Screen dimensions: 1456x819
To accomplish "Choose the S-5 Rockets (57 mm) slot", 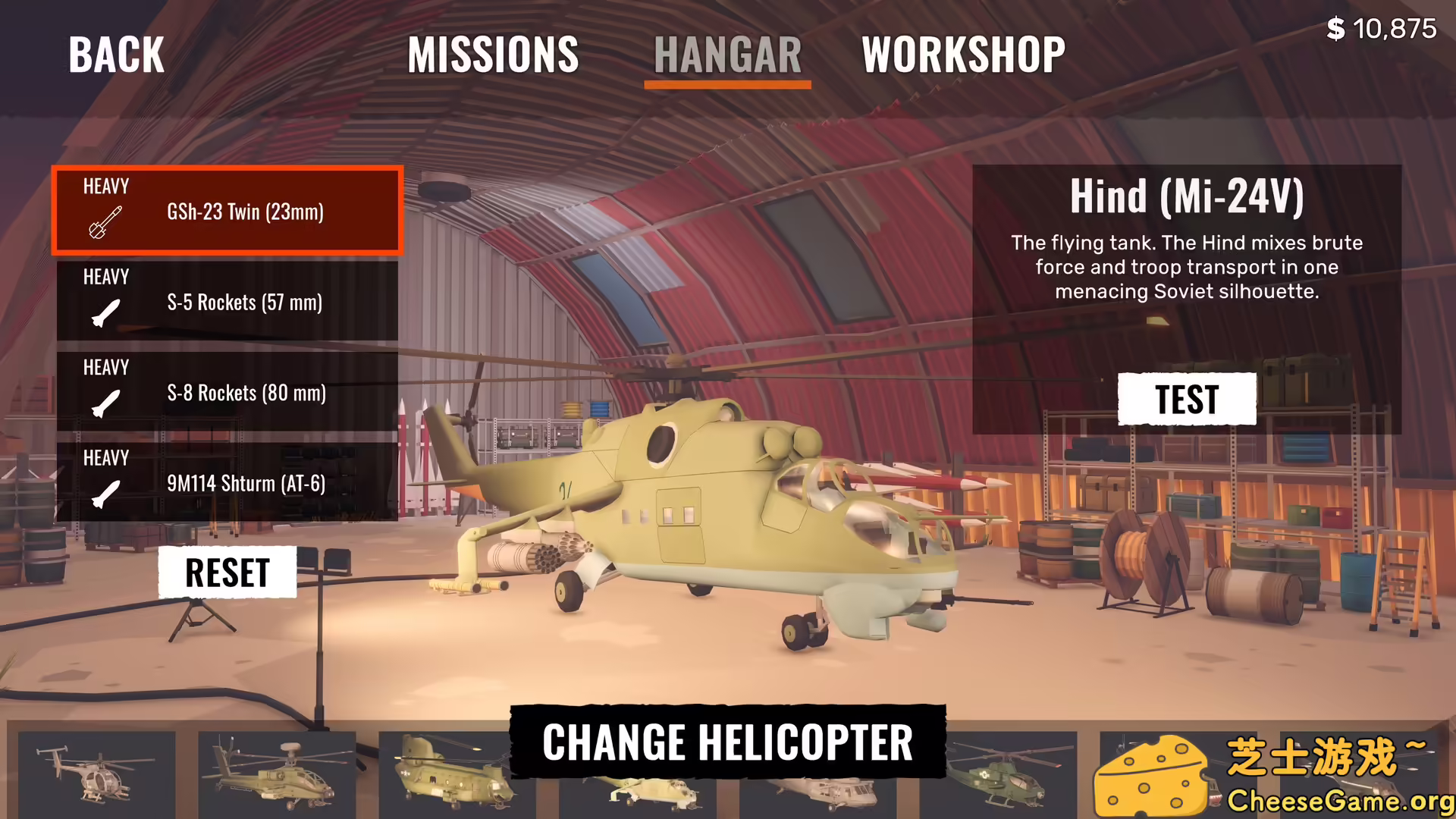I will pos(227,301).
